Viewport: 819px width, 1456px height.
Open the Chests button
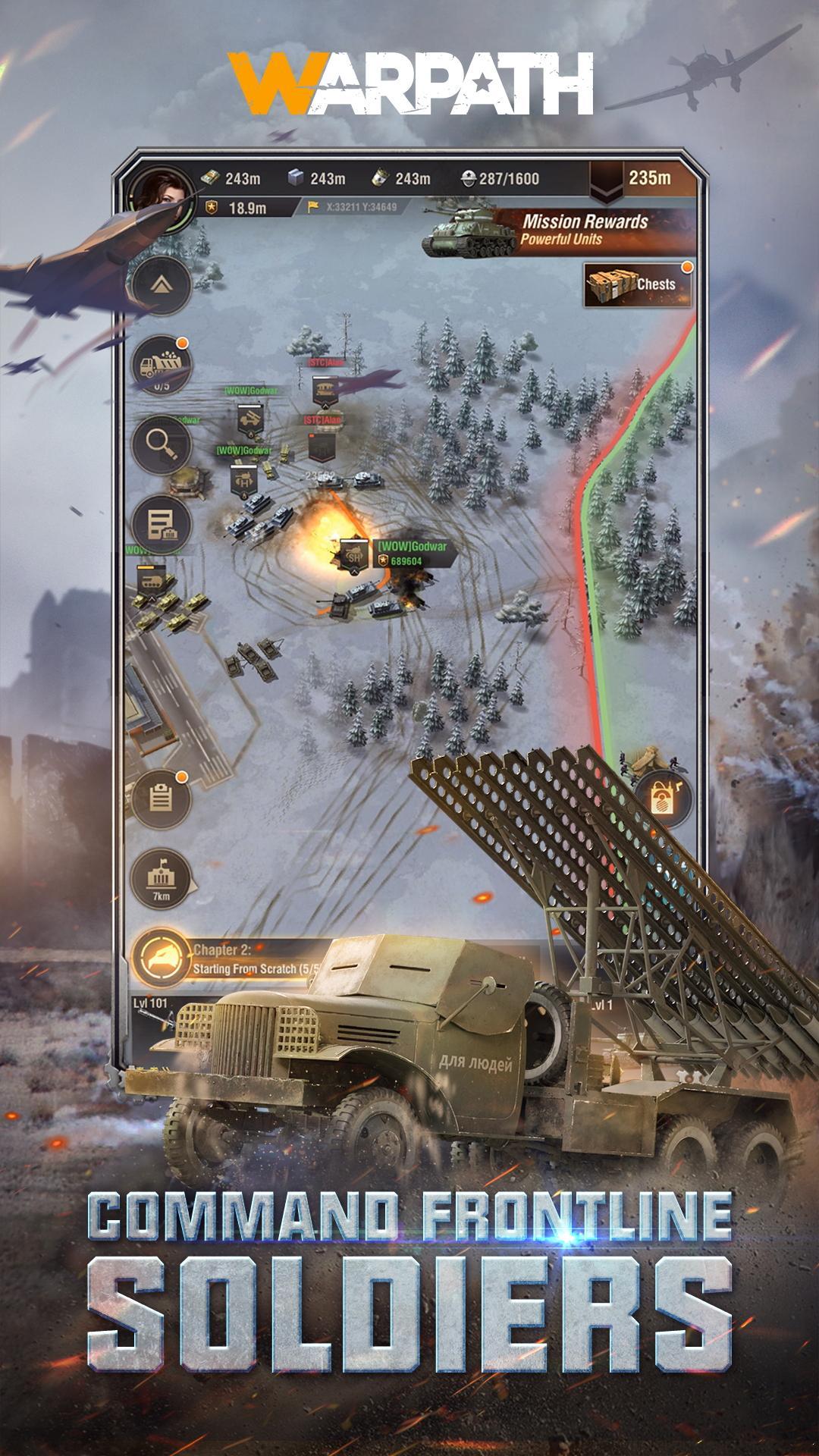click(x=638, y=285)
